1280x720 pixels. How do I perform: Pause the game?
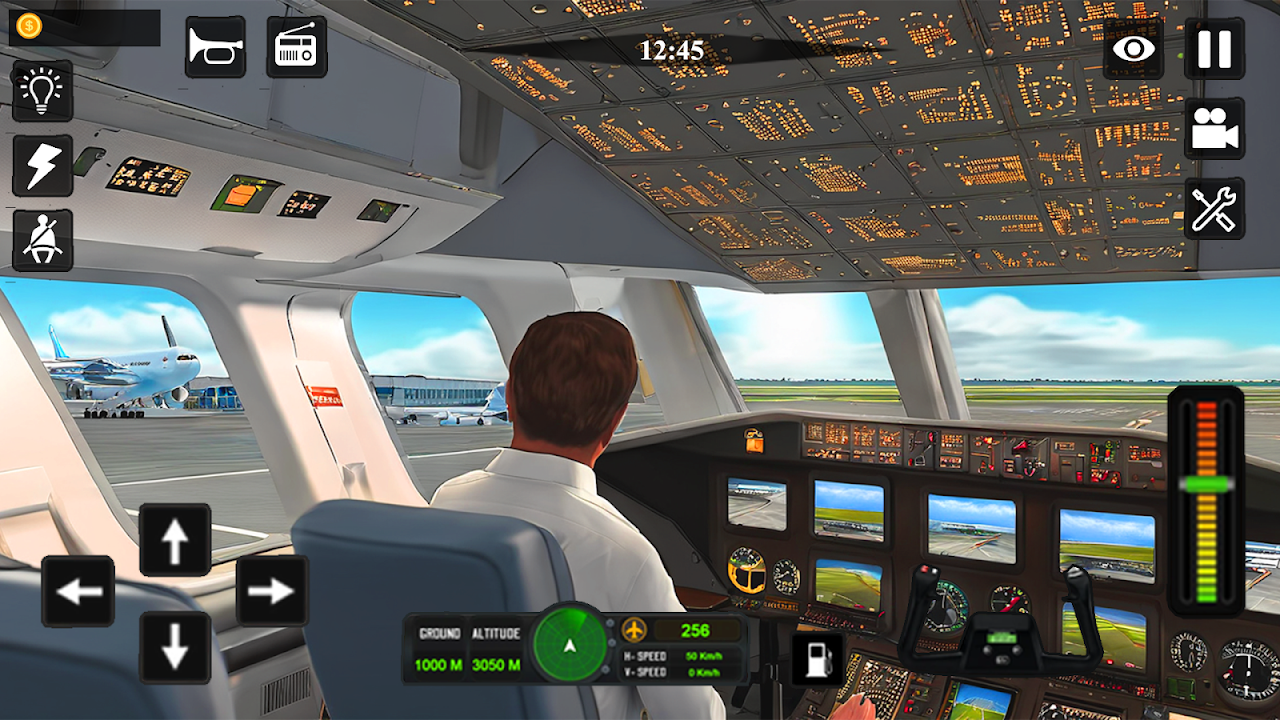coord(1214,48)
